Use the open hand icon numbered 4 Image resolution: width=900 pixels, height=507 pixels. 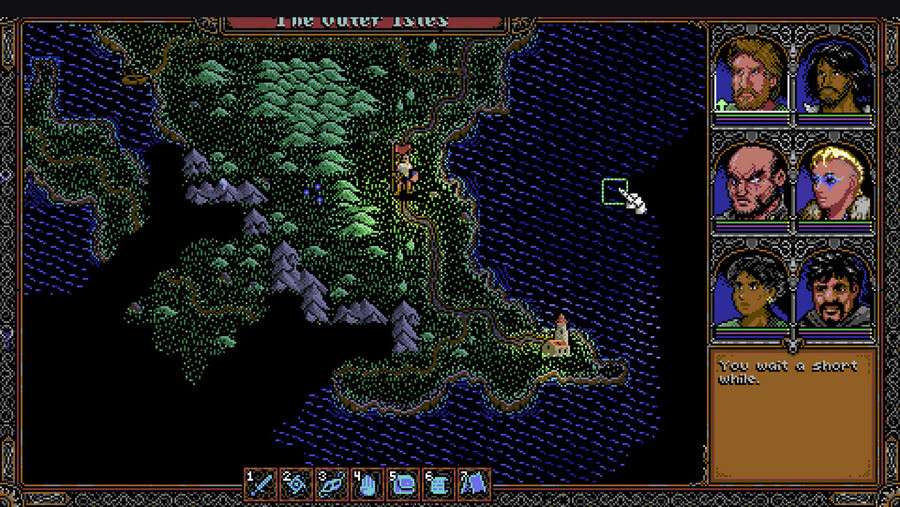[x=367, y=485]
